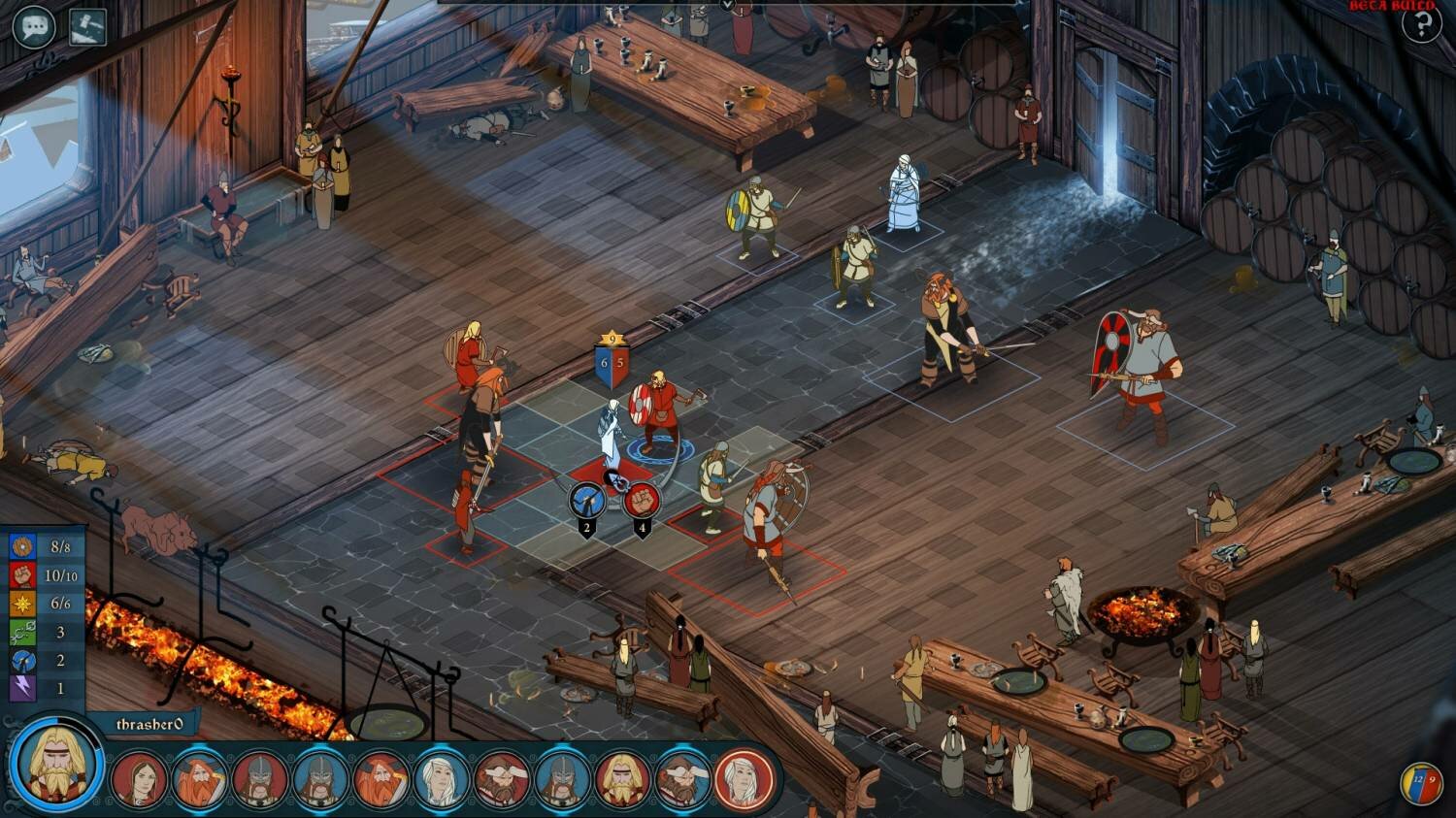Select the blue break attack option numbered 2
Screen dimensions: 1456x818
(x=587, y=498)
